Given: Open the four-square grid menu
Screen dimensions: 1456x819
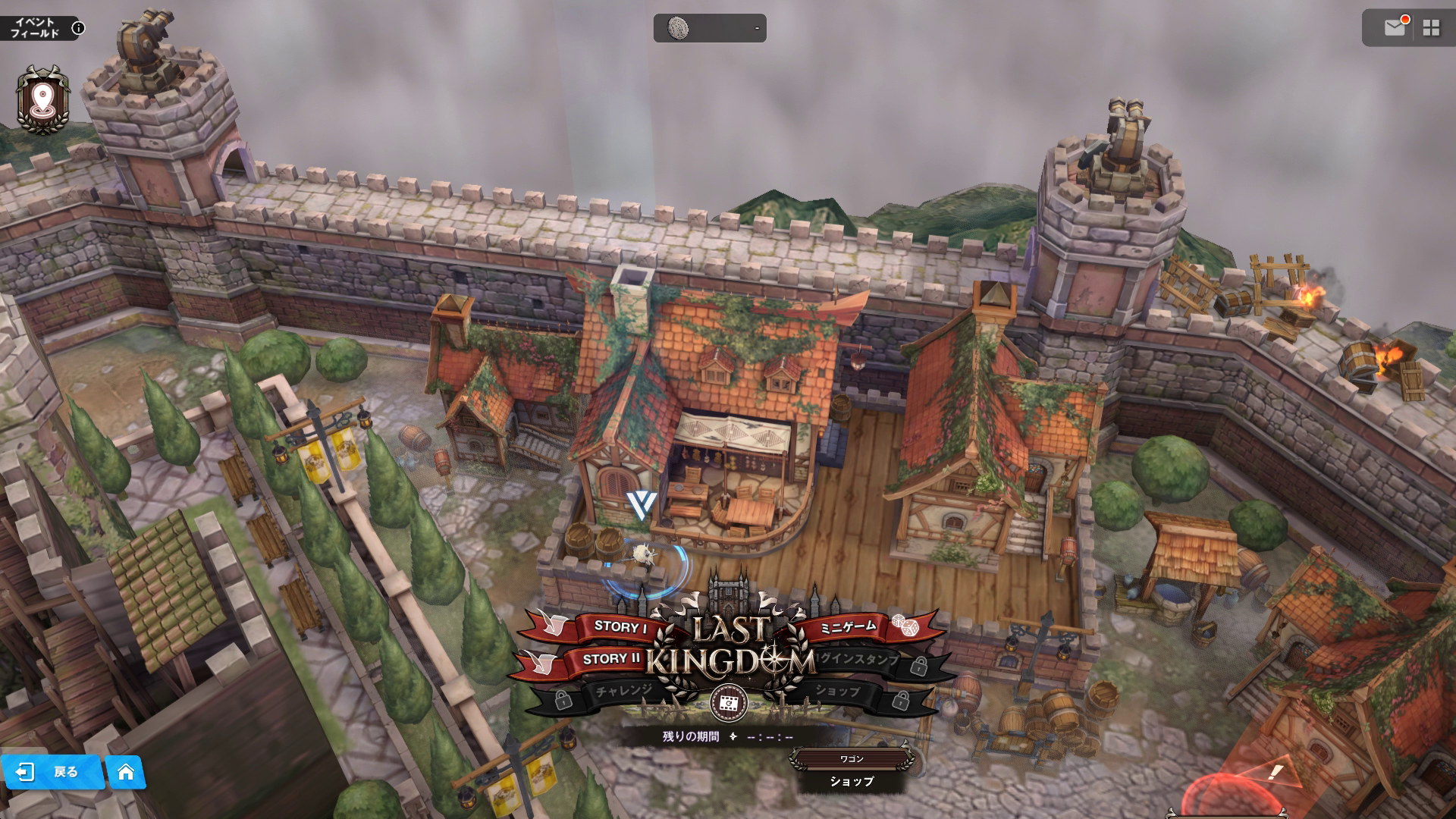Looking at the screenshot, I should [x=1431, y=28].
